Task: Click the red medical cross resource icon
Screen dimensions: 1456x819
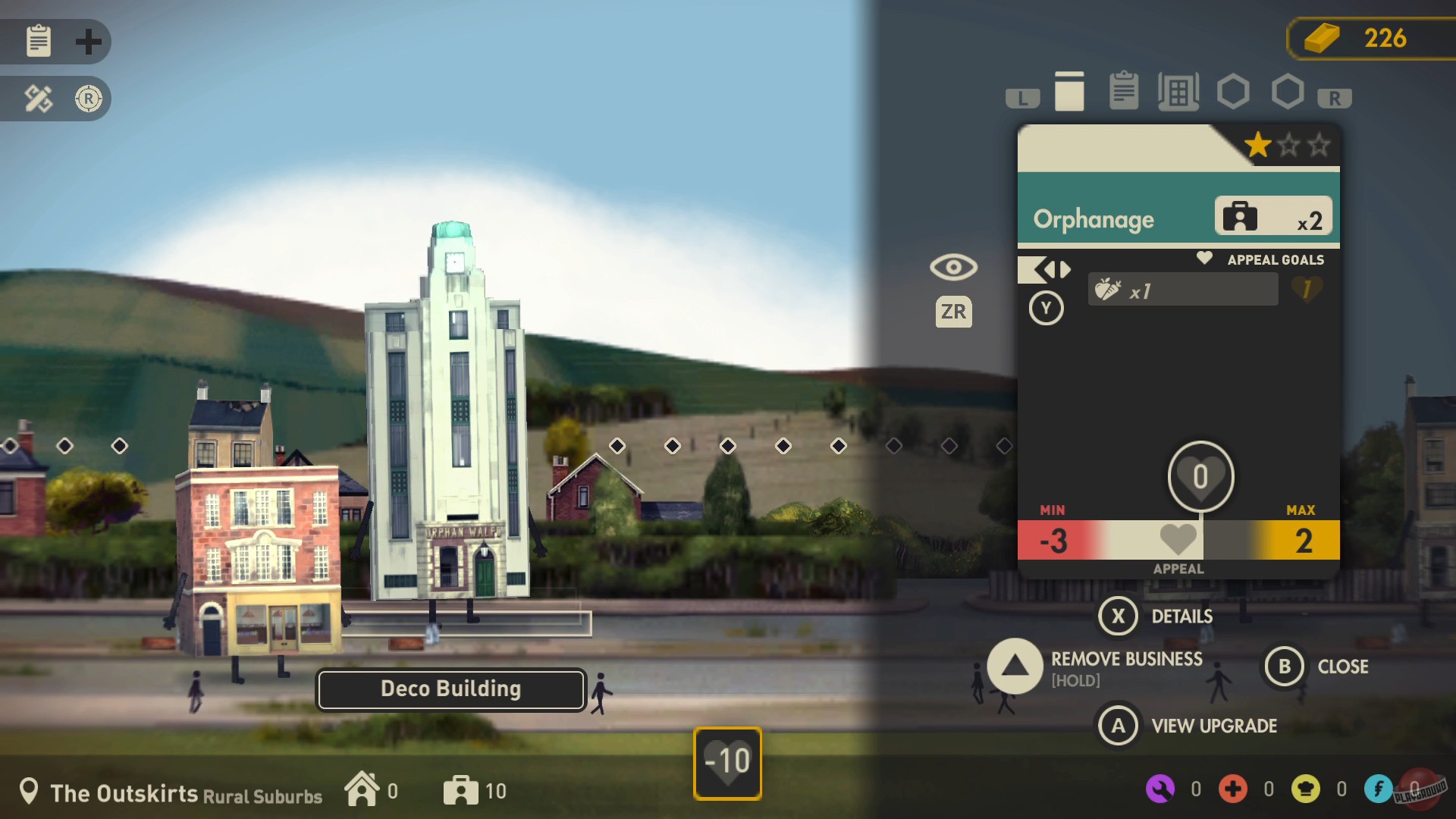Action: click(1232, 789)
